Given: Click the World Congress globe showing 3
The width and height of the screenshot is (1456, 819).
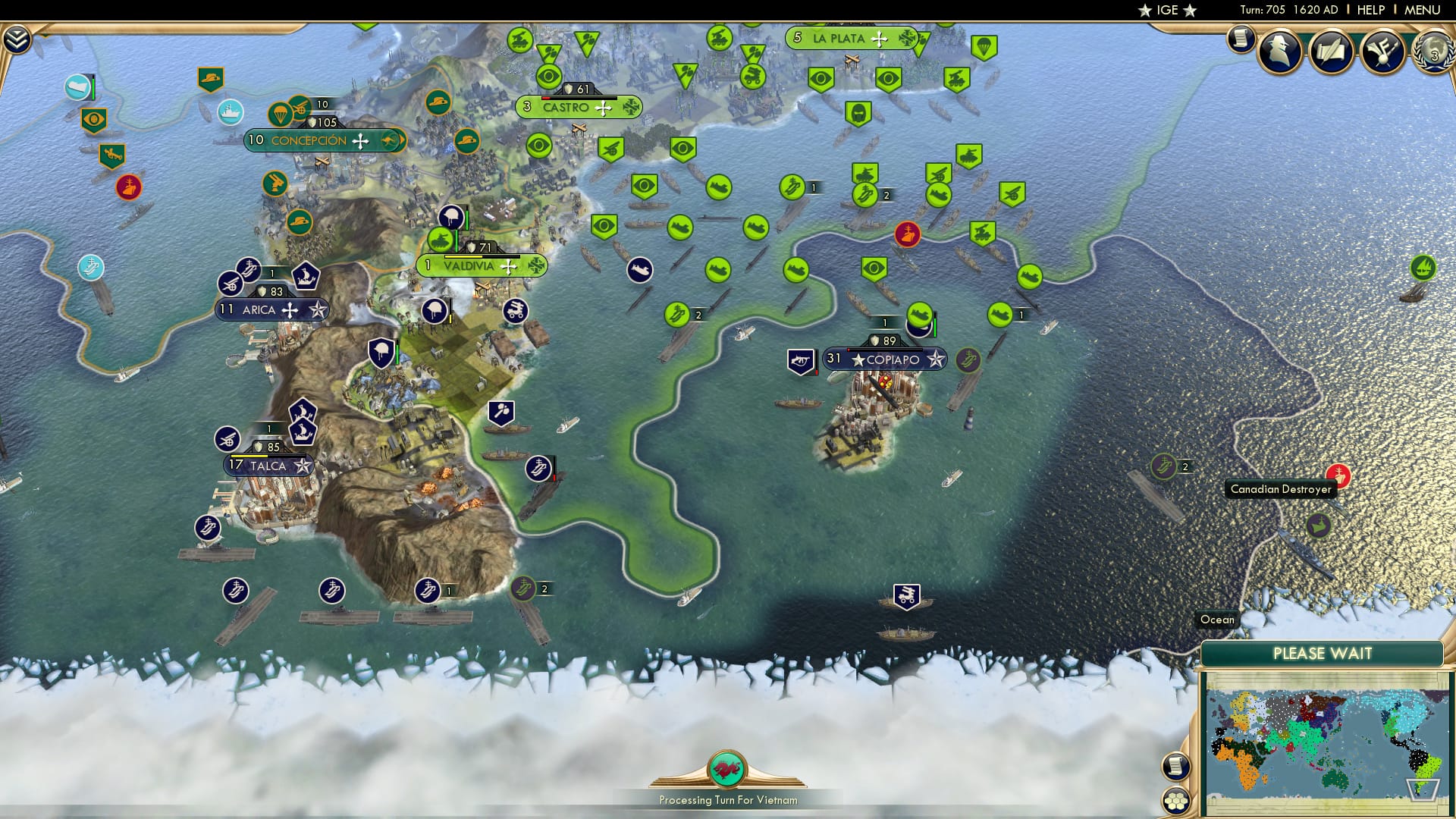Looking at the screenshot, I should 1433,52.
